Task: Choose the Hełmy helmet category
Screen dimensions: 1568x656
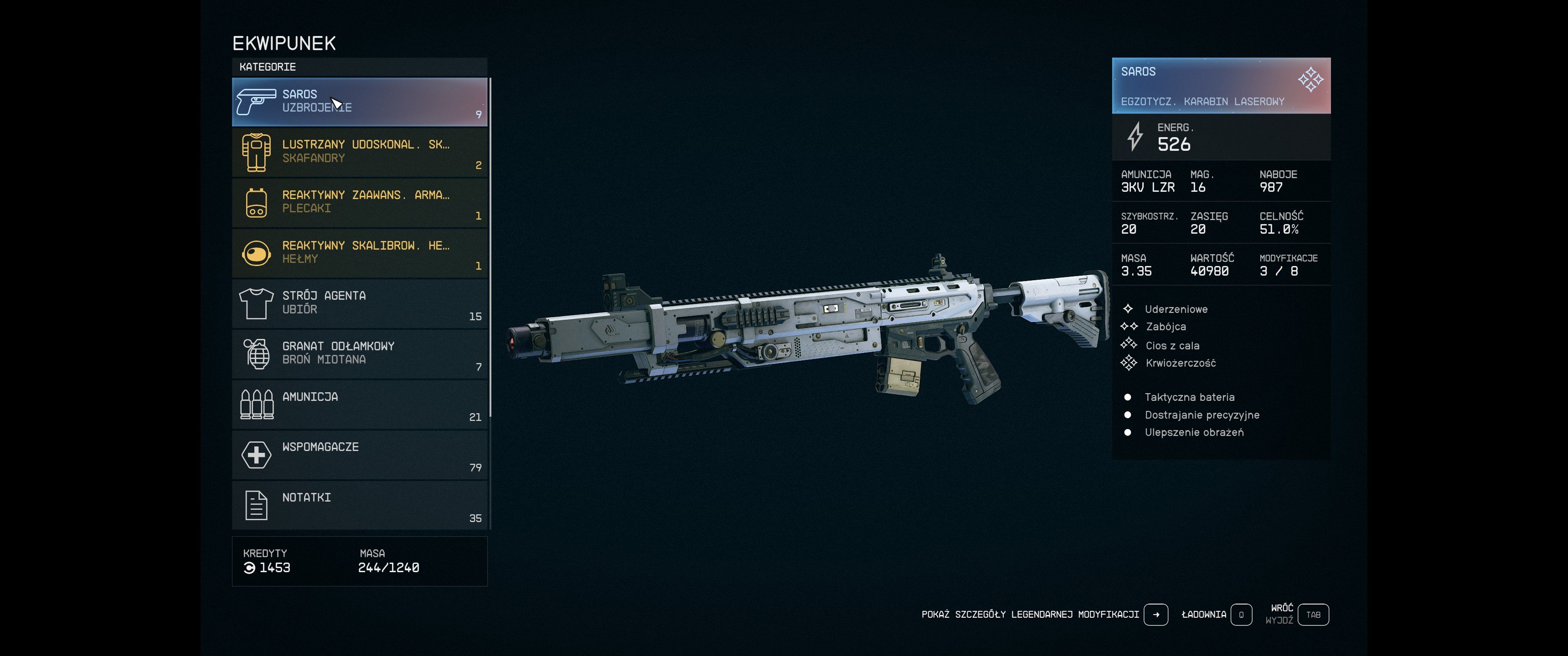Action: tap(359, 253)
